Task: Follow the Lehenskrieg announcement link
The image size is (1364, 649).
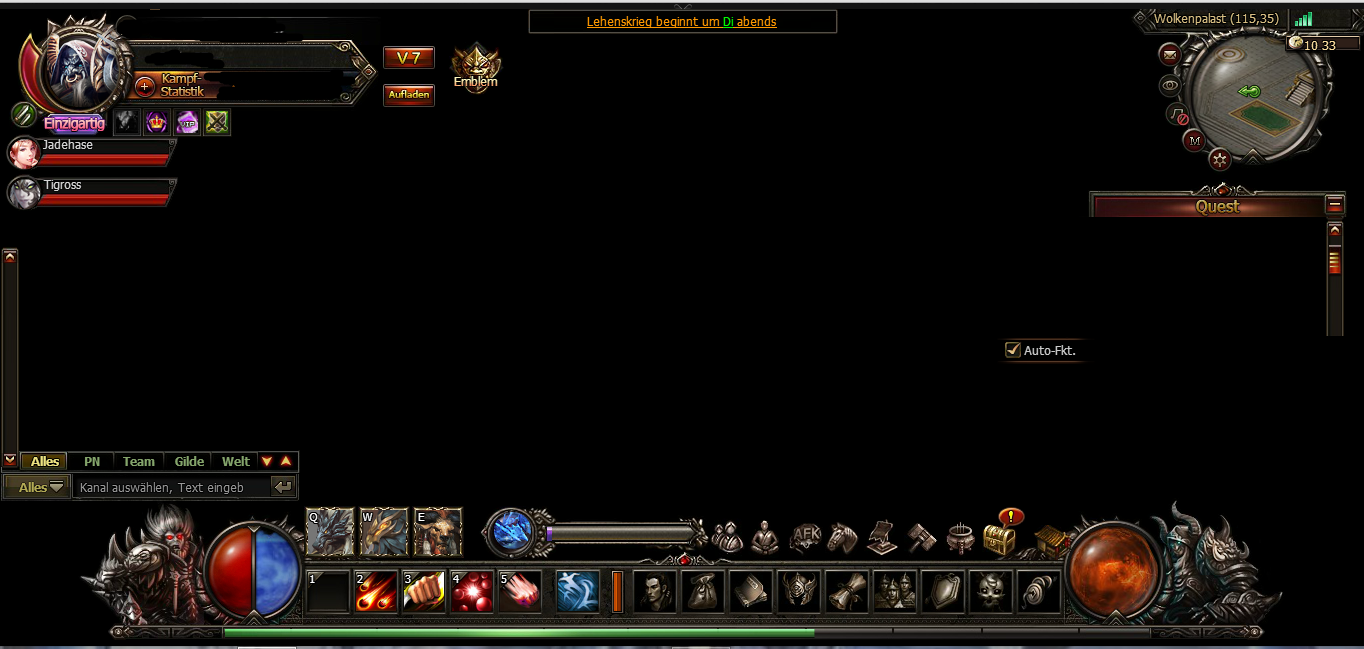Action: pos(681,21)
